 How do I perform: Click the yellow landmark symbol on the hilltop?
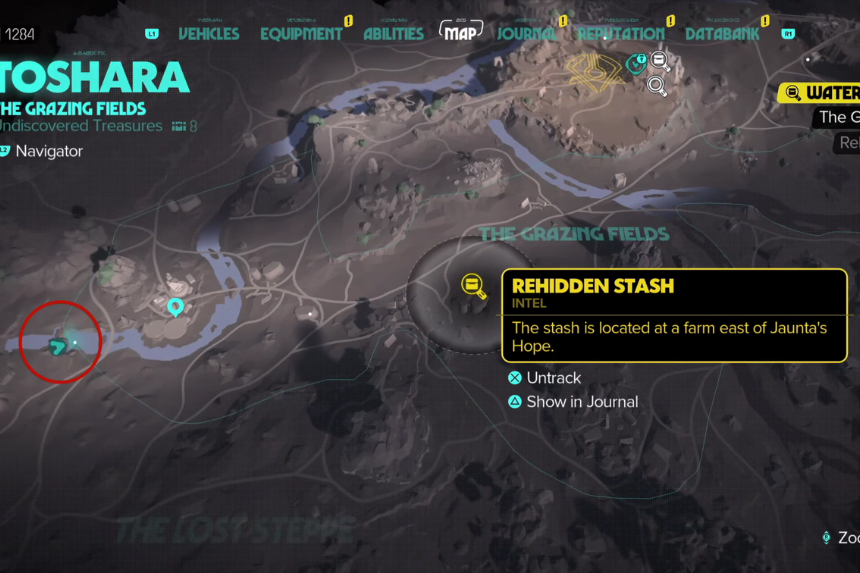pos(591,67)
